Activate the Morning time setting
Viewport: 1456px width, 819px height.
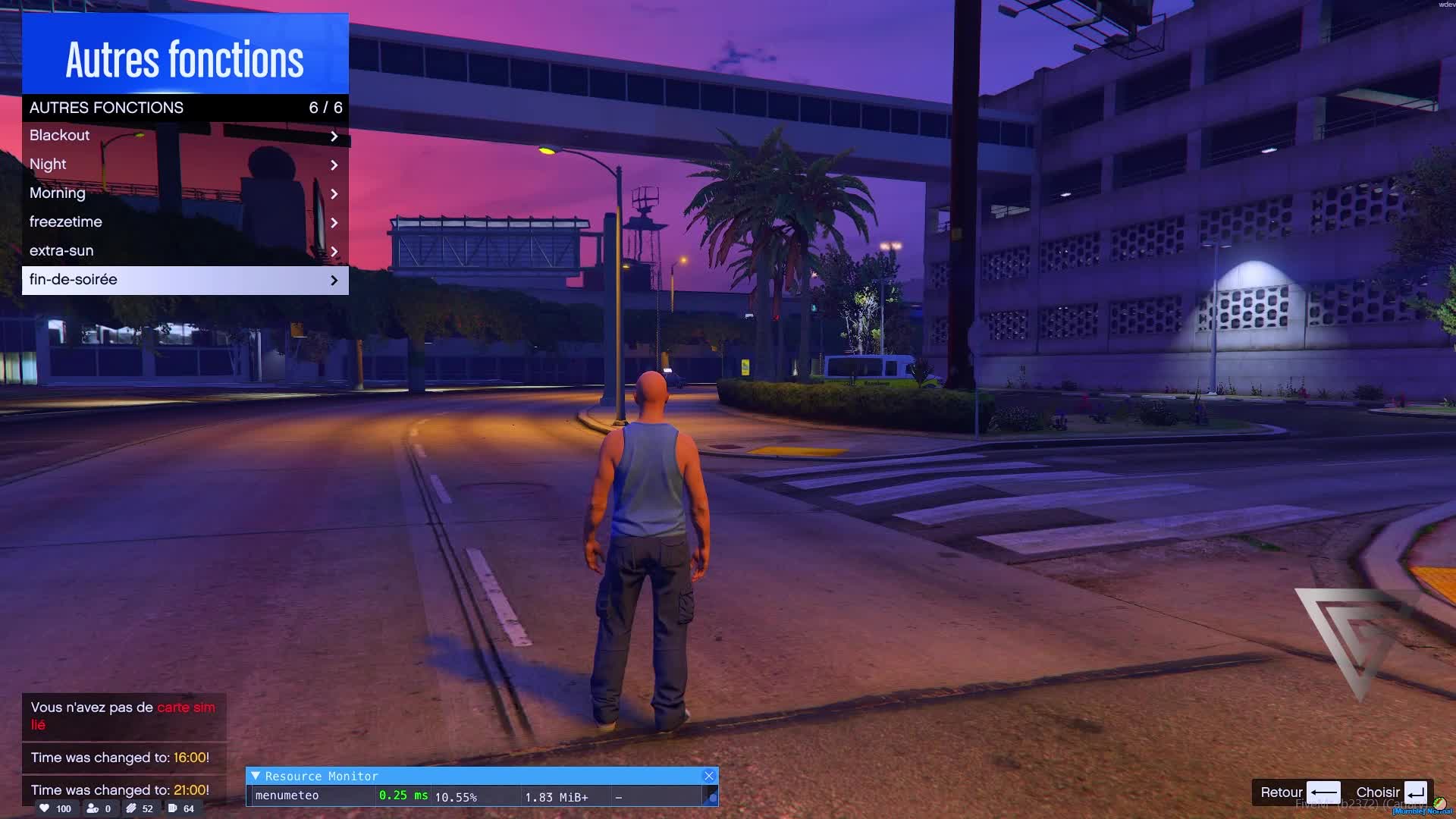click(x=184, y=193)
